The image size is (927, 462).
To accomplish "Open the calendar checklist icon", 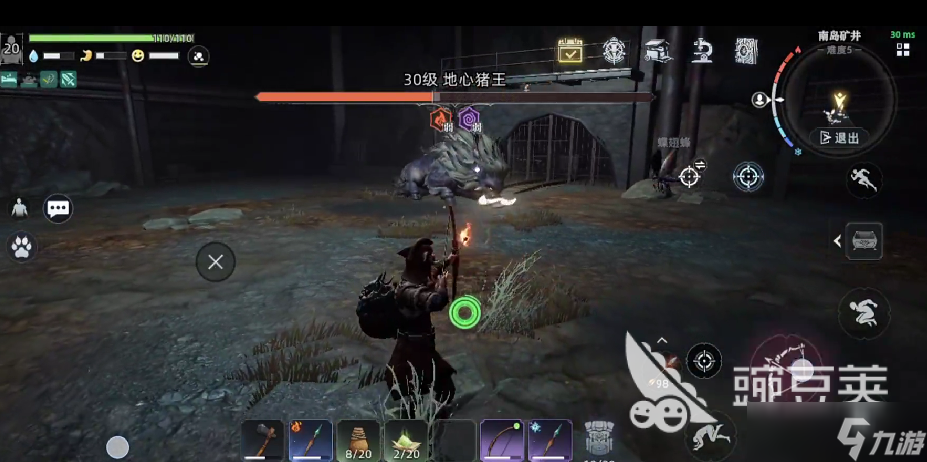I will pyautogui.click(x=570, y=51).
